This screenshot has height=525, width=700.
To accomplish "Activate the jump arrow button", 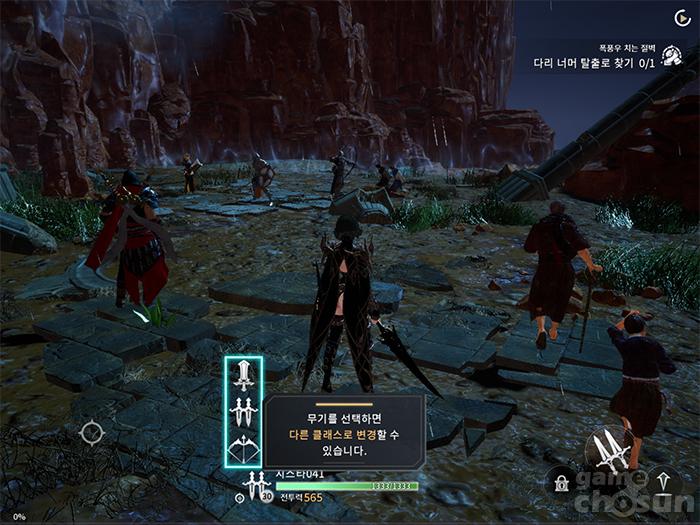I will tap(662, 483).
